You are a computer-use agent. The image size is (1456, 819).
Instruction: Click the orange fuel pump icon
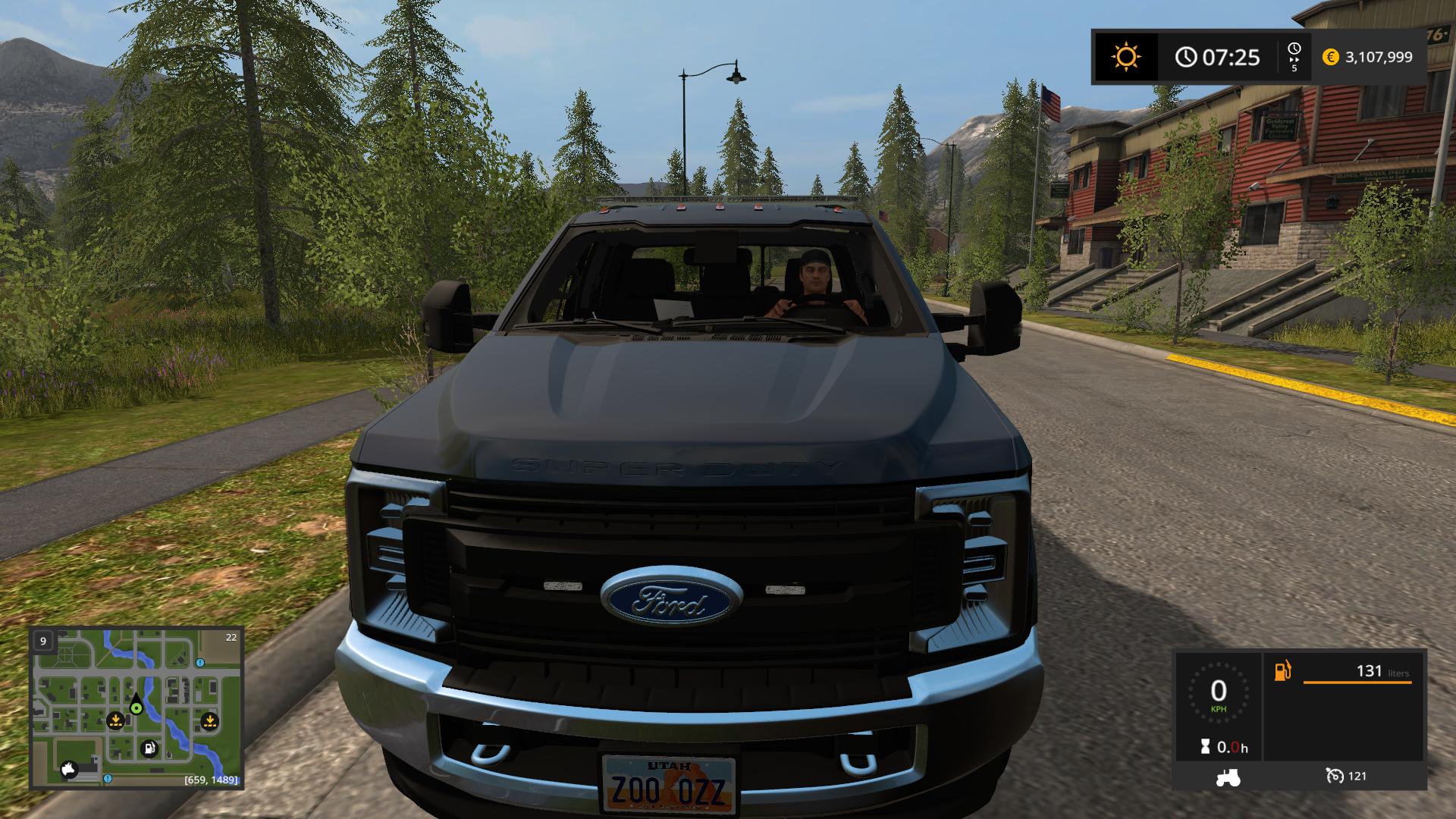tap(1282, 671)
